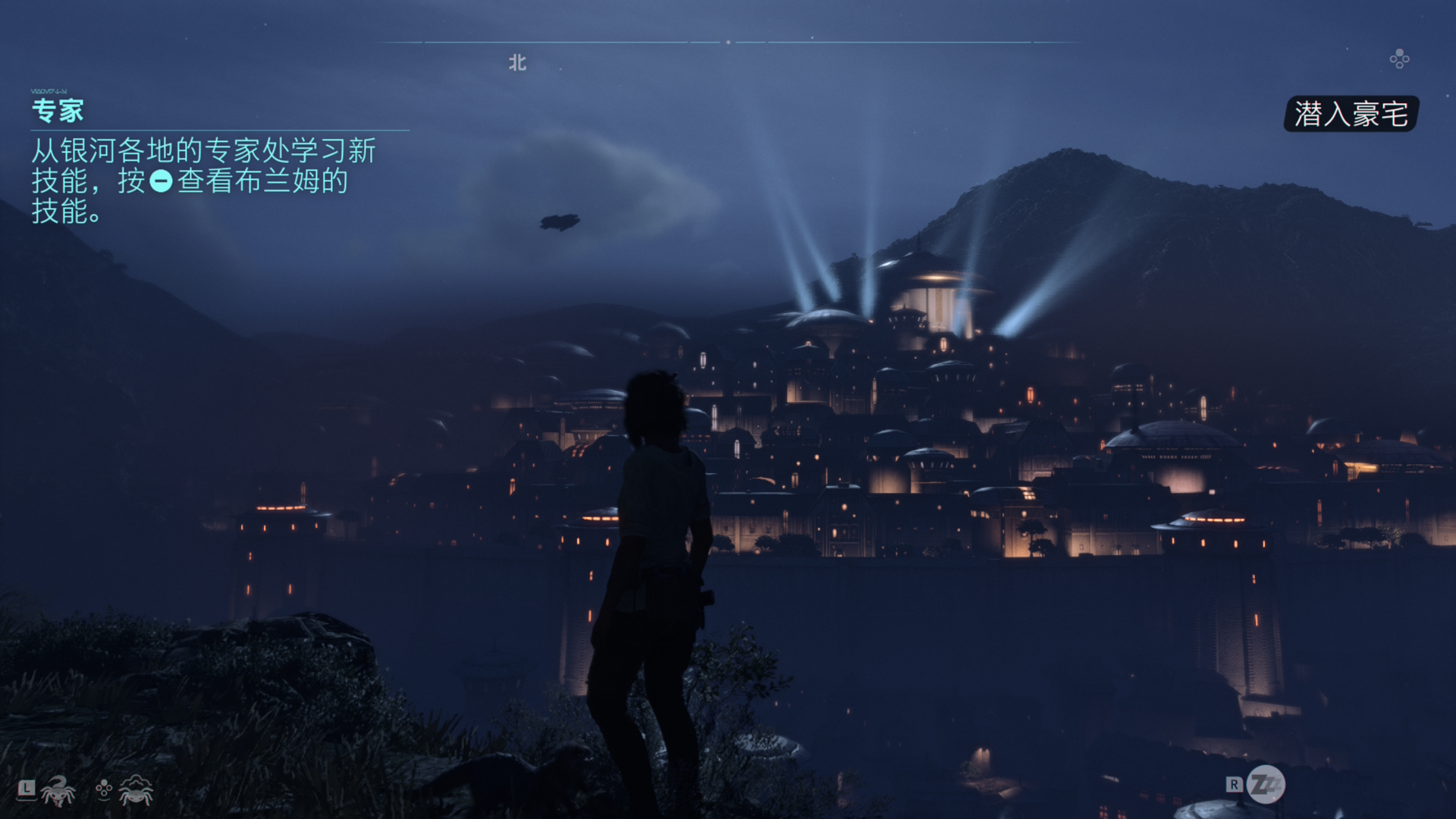Open the 潜入豪宅 objective tracker
Viewport: 1456px width, 819px height.
pos(1351,115)
